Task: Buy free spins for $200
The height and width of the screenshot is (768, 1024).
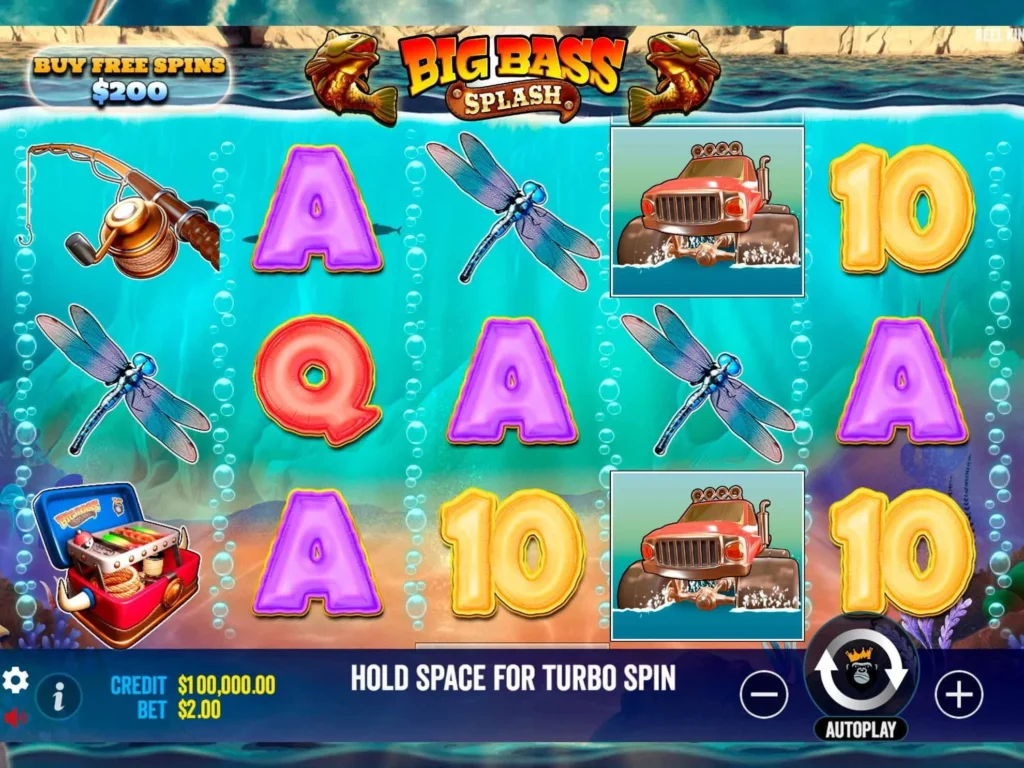Action: [x=130, y=79]
